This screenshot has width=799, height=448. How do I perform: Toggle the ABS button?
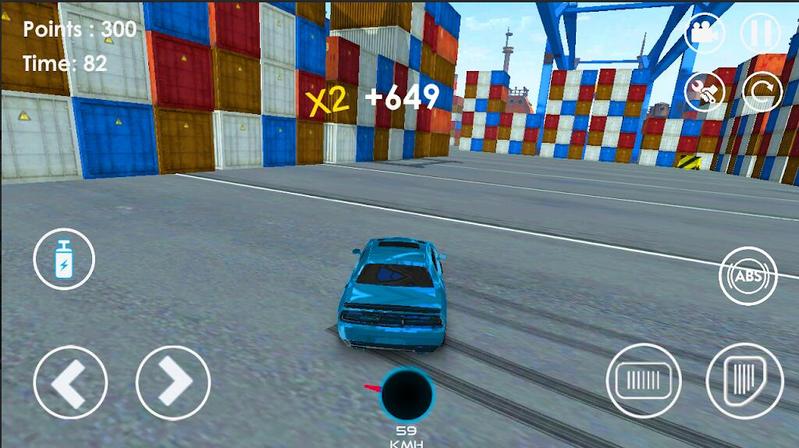pos(749,276)
